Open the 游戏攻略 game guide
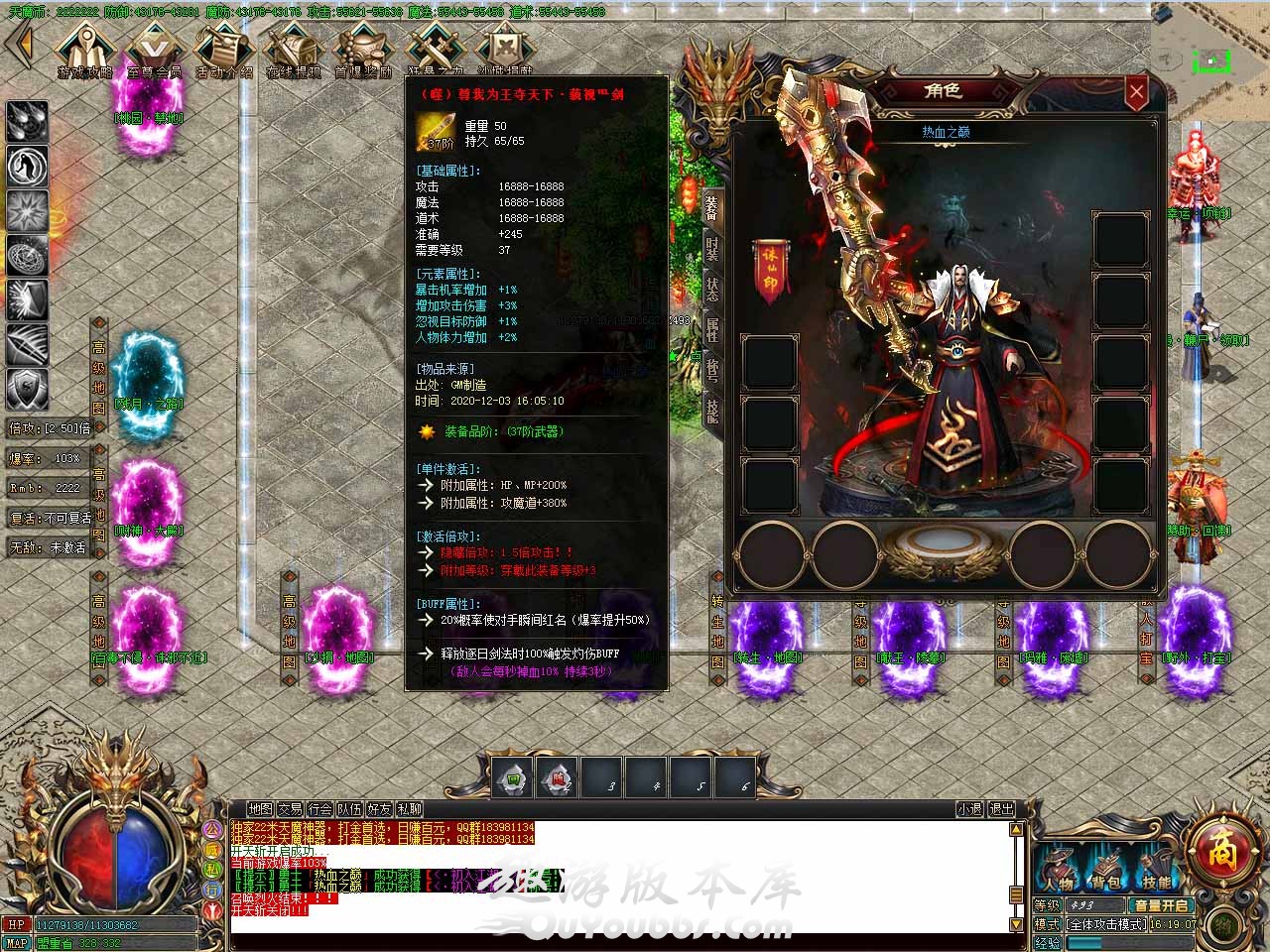 (84, 50)
